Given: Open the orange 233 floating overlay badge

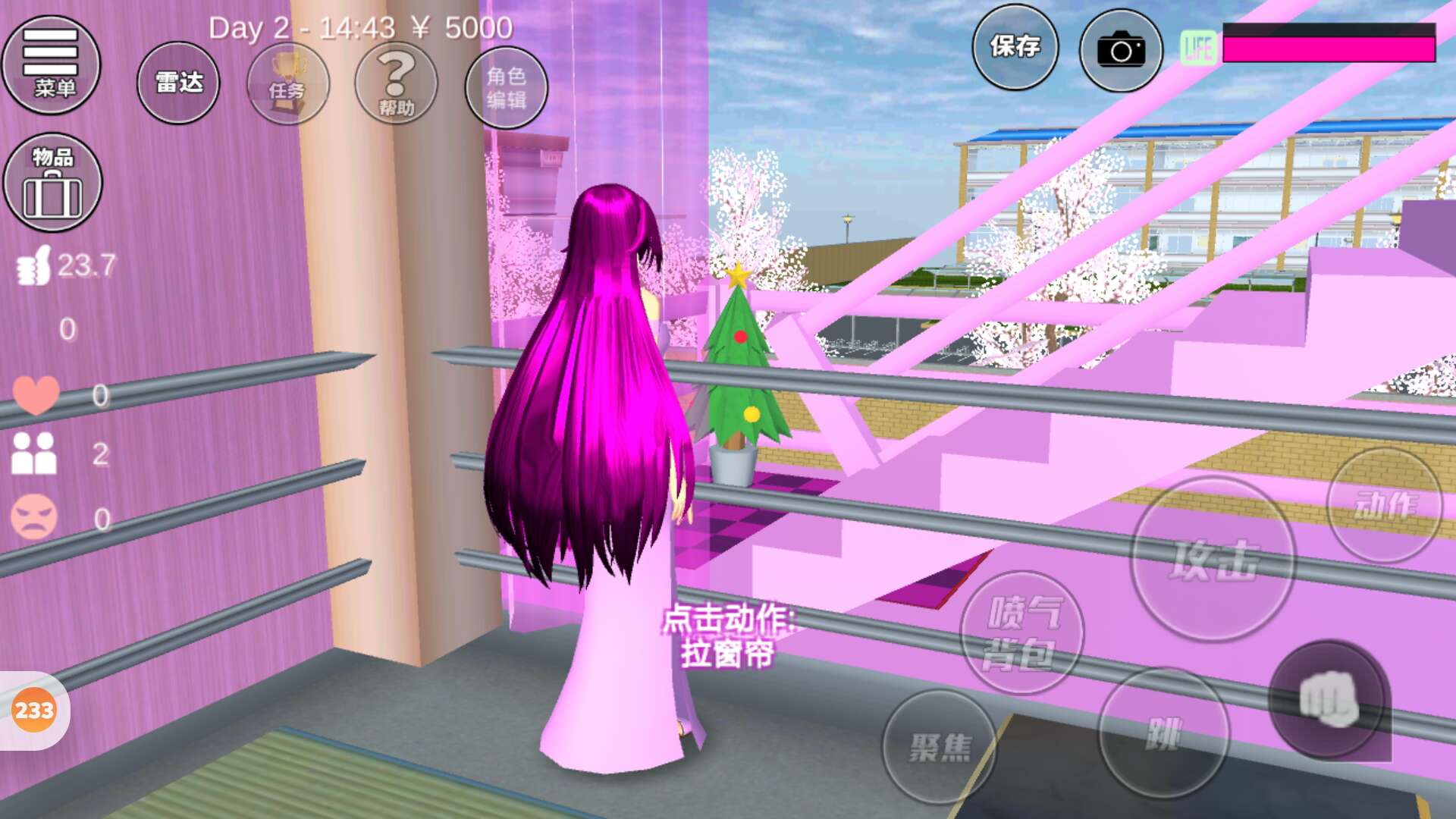Looking at the screenshot, I should tap(34, 711).
